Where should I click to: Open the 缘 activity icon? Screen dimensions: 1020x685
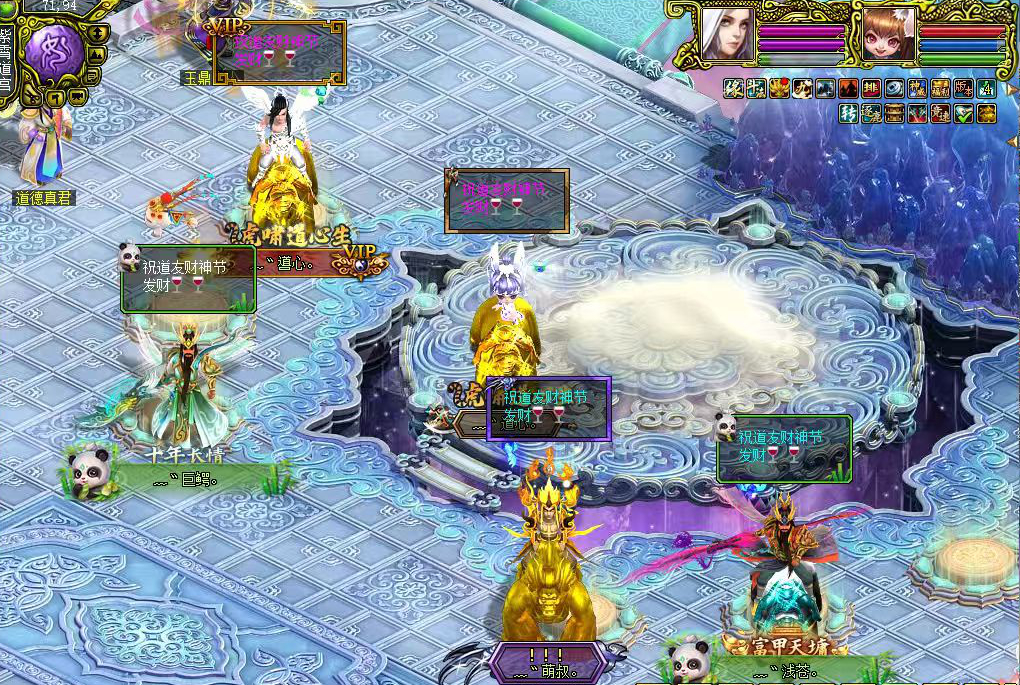(x=734, y=89)
